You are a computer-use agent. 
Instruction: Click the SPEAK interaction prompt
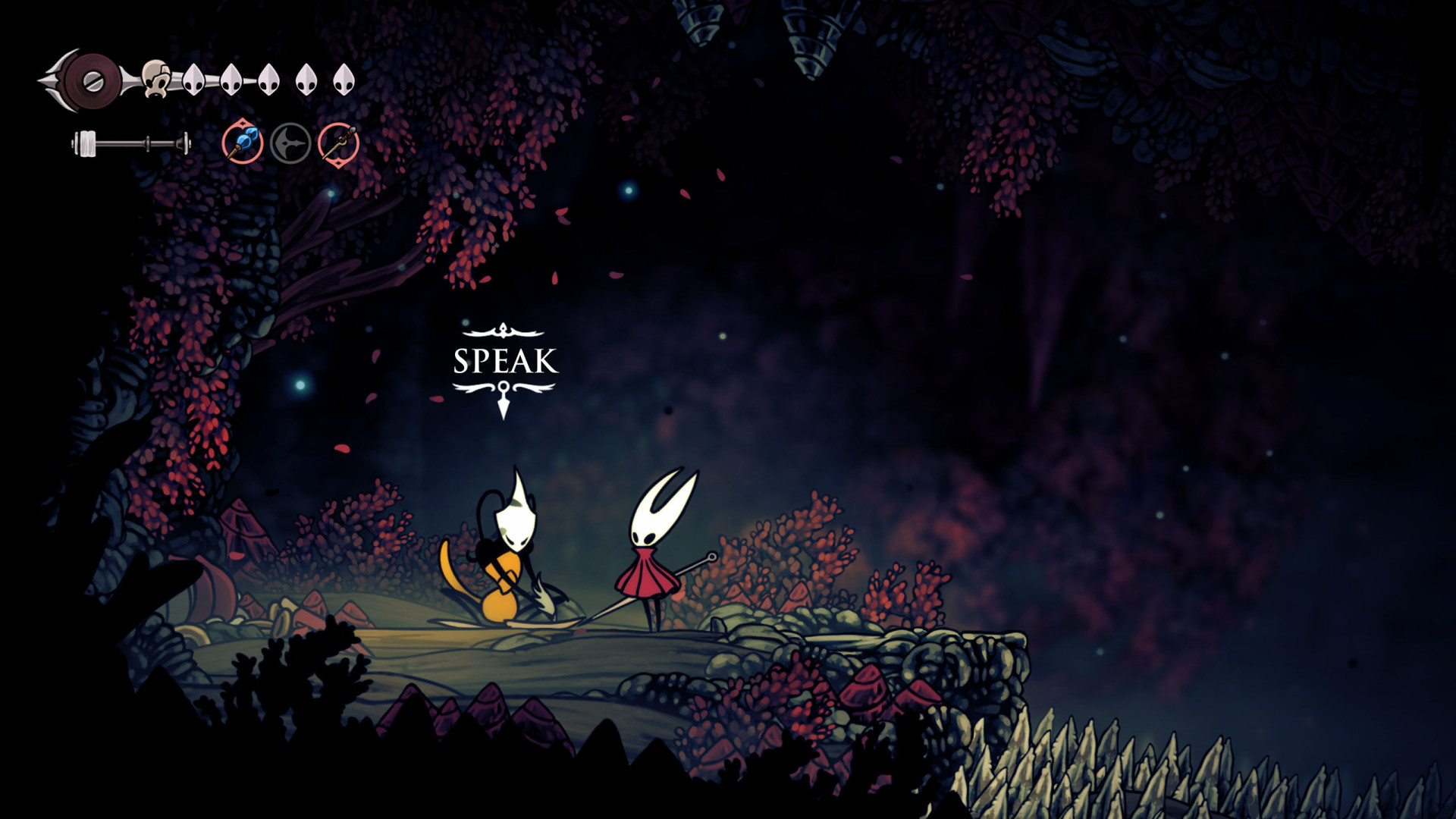tap(505, 362)
